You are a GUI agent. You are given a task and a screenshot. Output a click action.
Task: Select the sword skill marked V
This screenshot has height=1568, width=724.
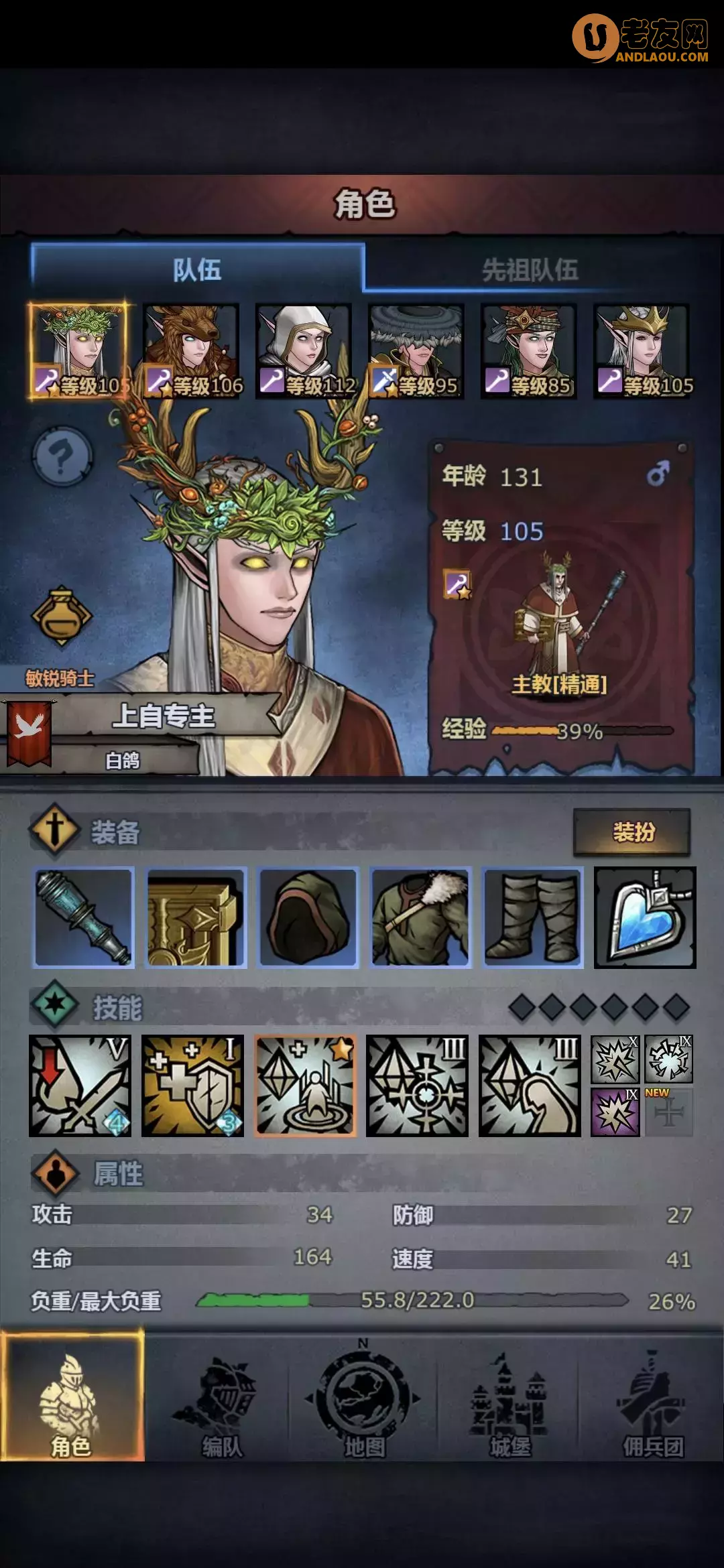pyautogui.click(x=80, y=1086)
